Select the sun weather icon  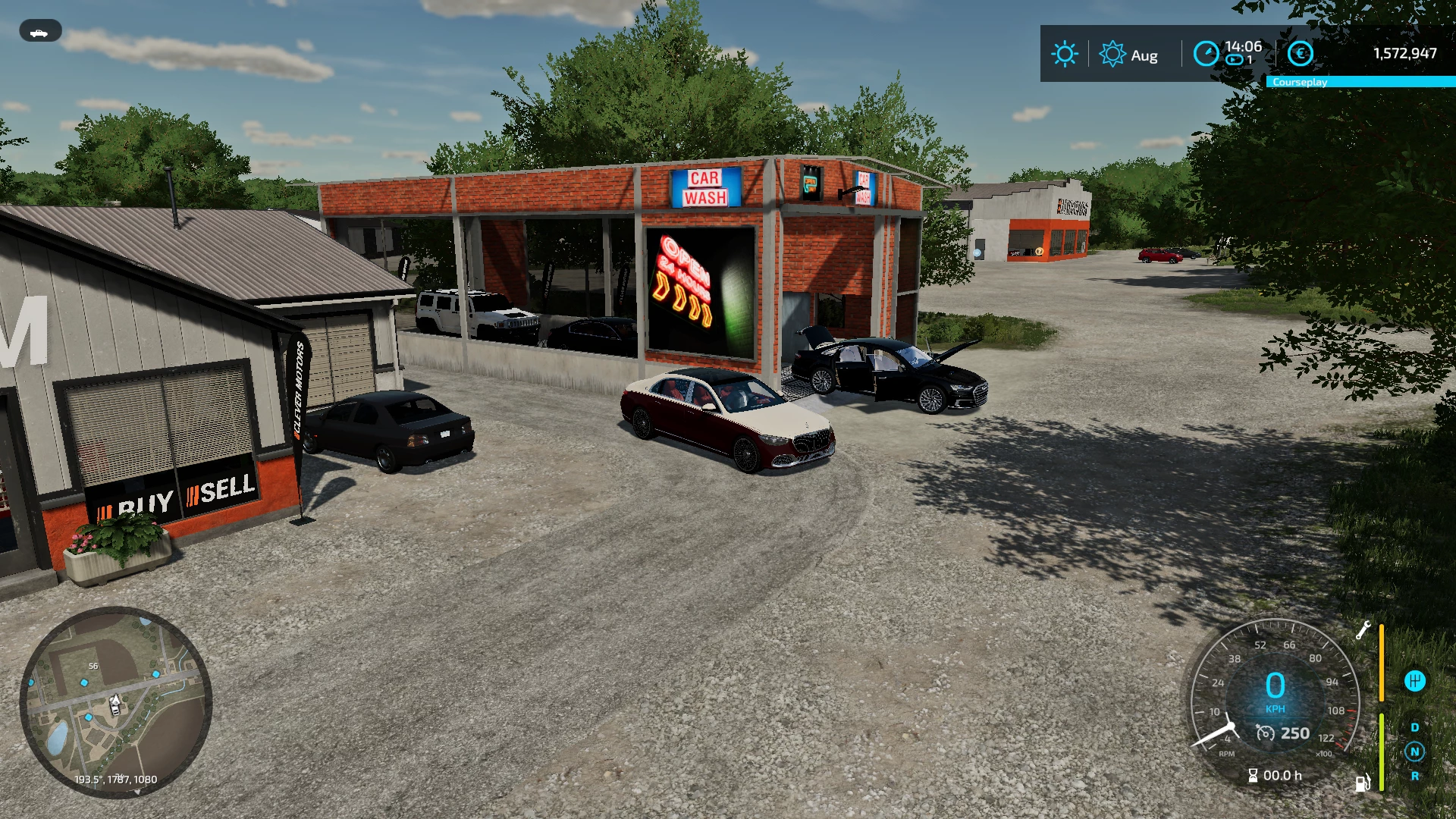1064,54
